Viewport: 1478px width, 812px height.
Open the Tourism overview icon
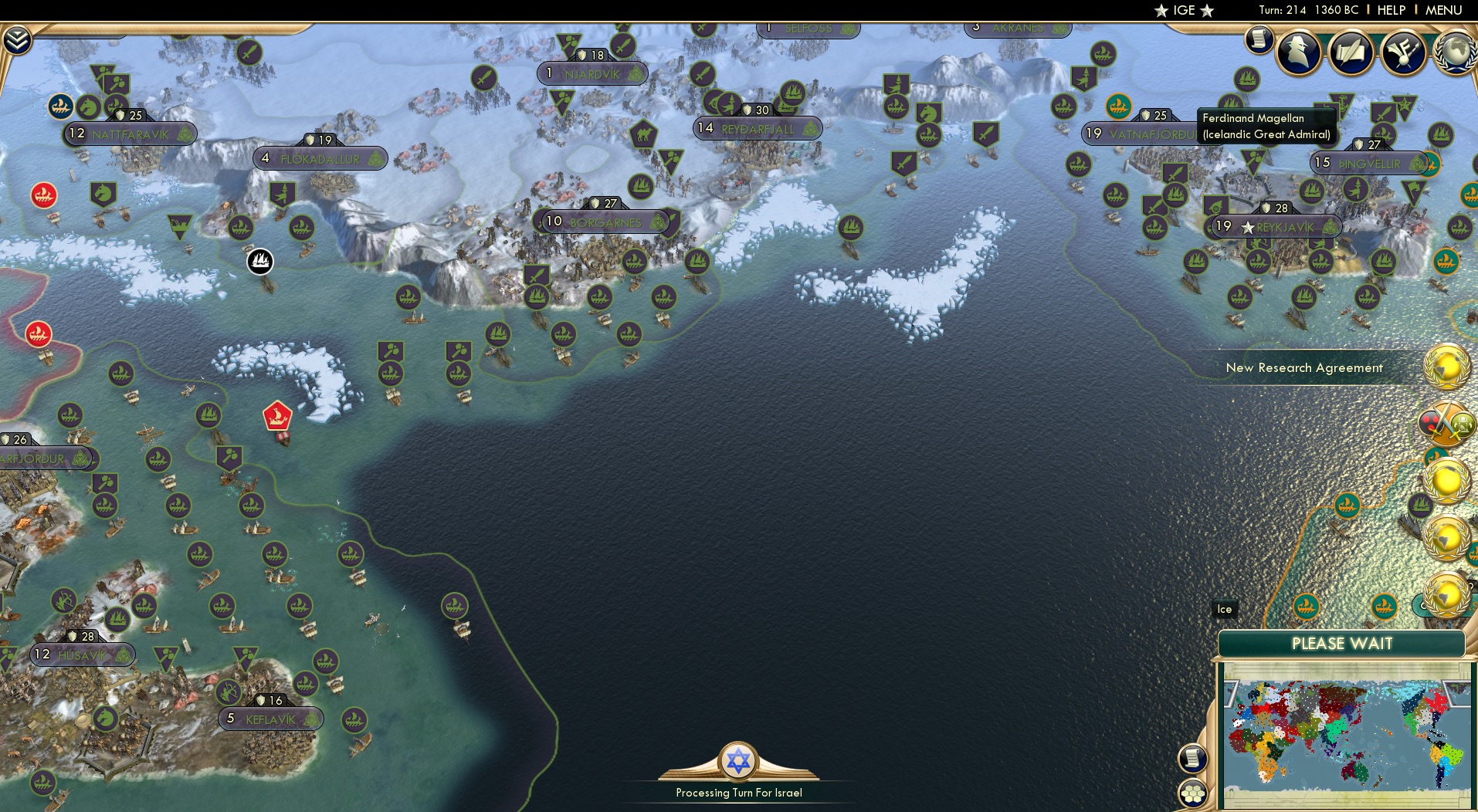click(x=1404, y=52)
